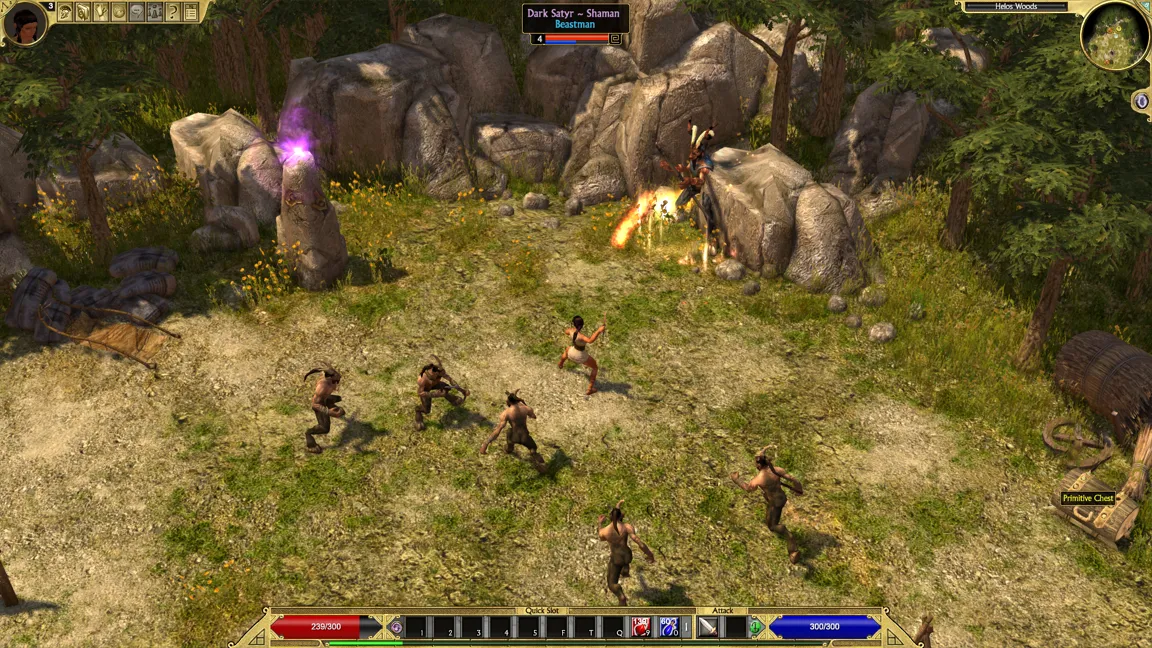Open the party members icon
The height and width of the screenshot is (648, 1152).
pos(155,12)
